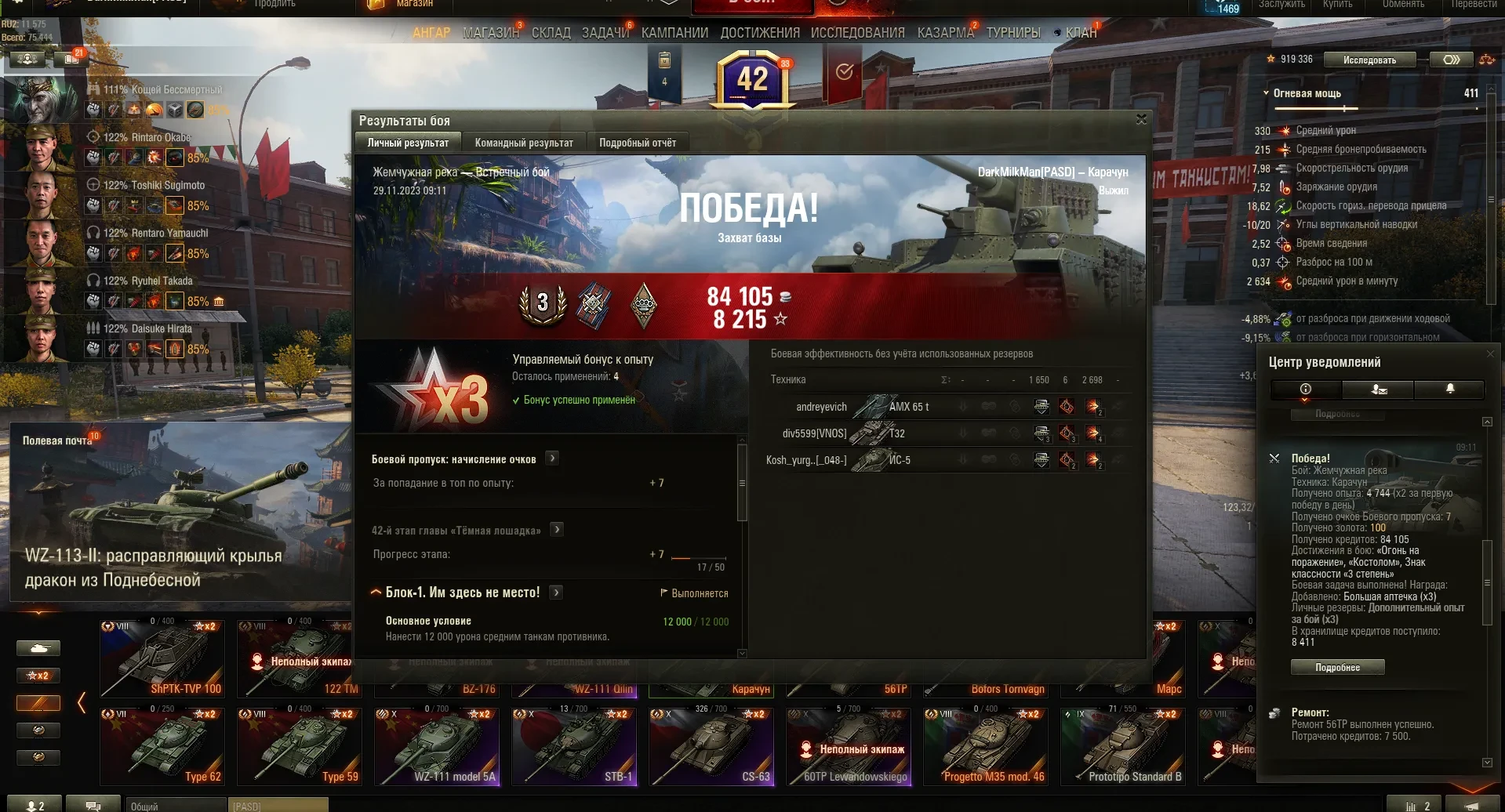Show the ДОСТИЖЕНИЯ page
Viewport: 1505px width, 812px height.
[x=759, y=33]
